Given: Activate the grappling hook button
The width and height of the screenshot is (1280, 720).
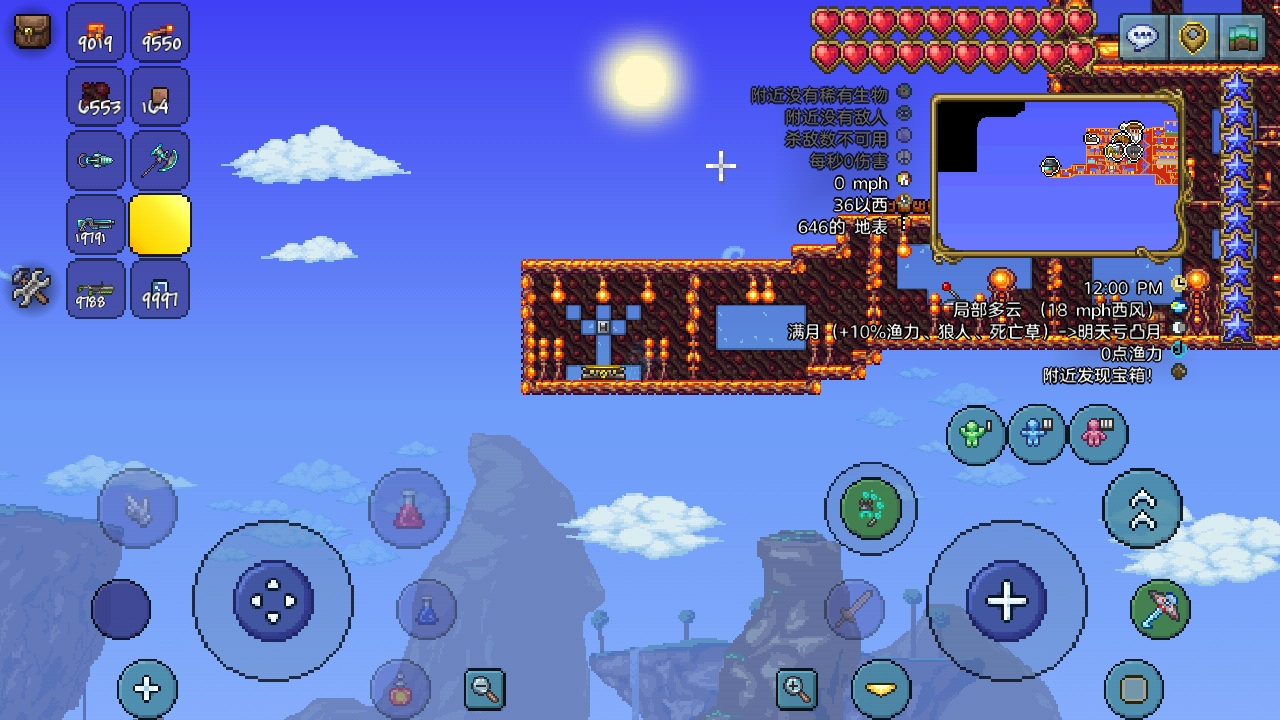Looking at the screenshot, I should click(x=871, y=509).
